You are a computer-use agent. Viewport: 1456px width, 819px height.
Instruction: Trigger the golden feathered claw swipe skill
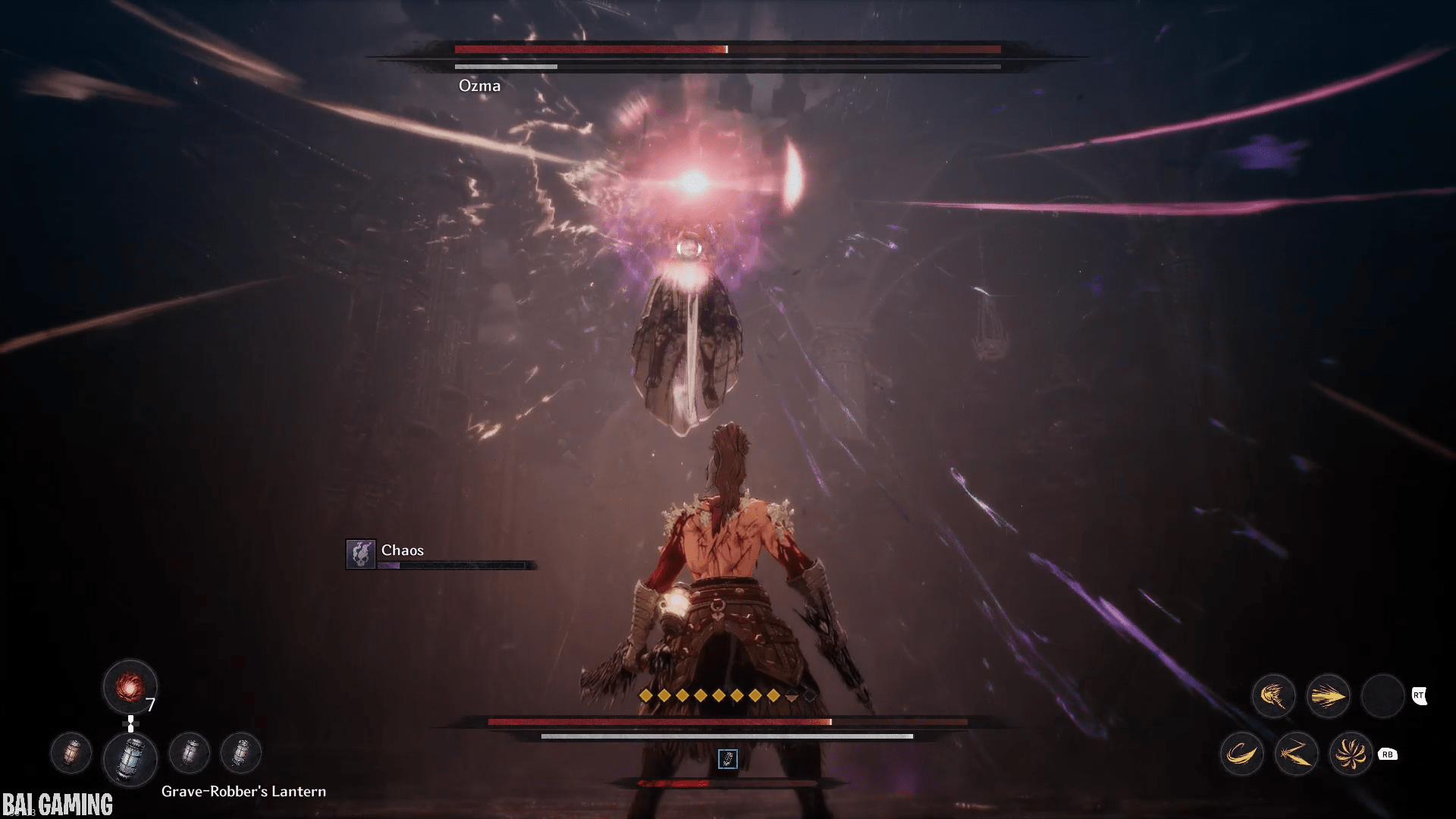point(1273,695)
